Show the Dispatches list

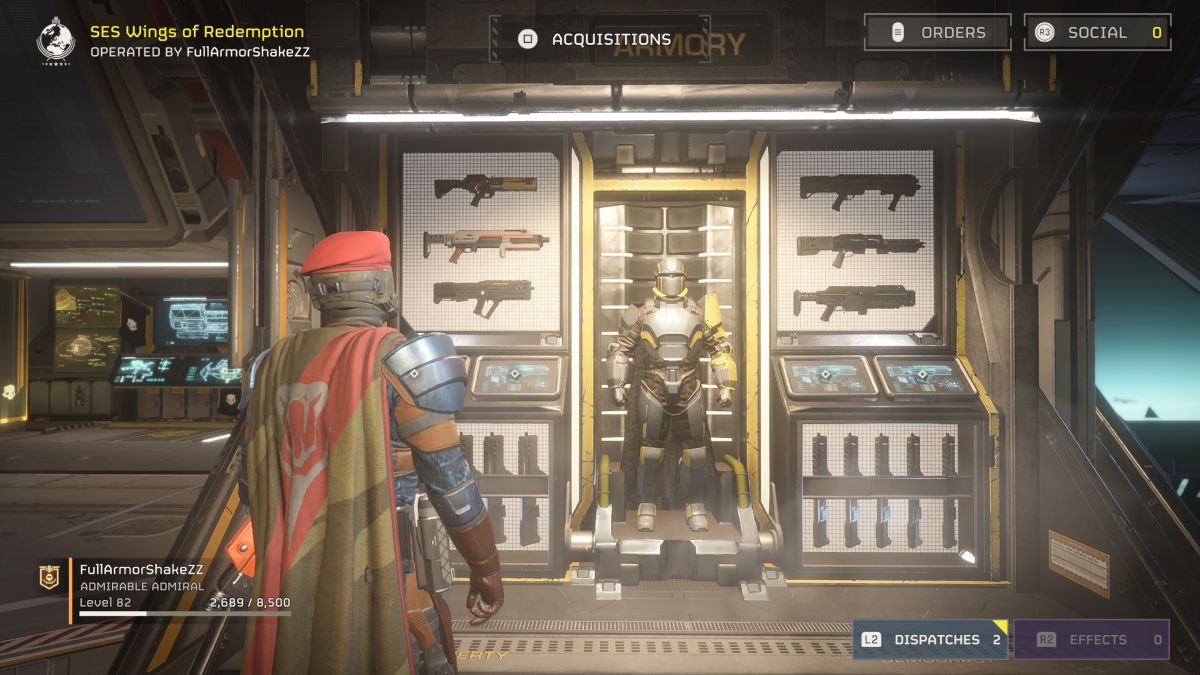930,640
